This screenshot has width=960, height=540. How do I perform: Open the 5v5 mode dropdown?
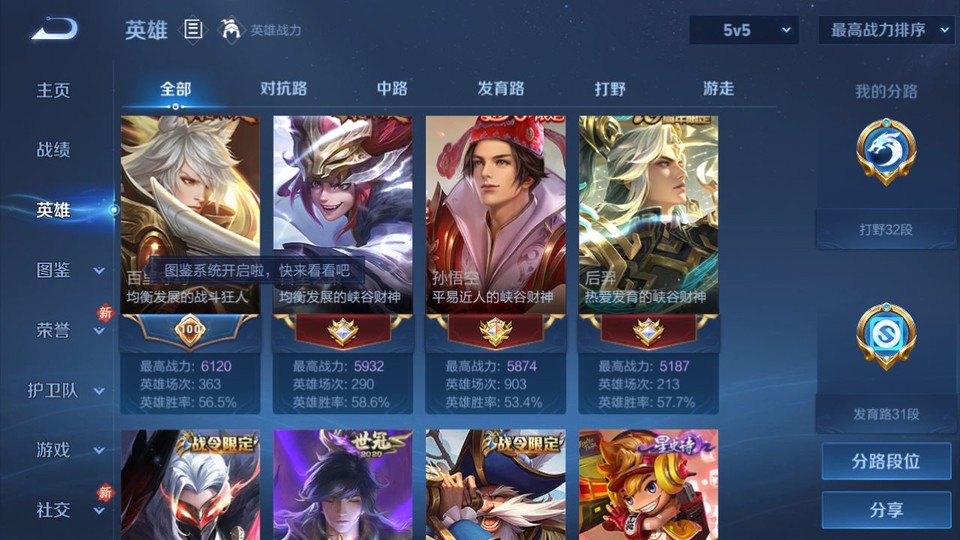click(x=744, y=30)
